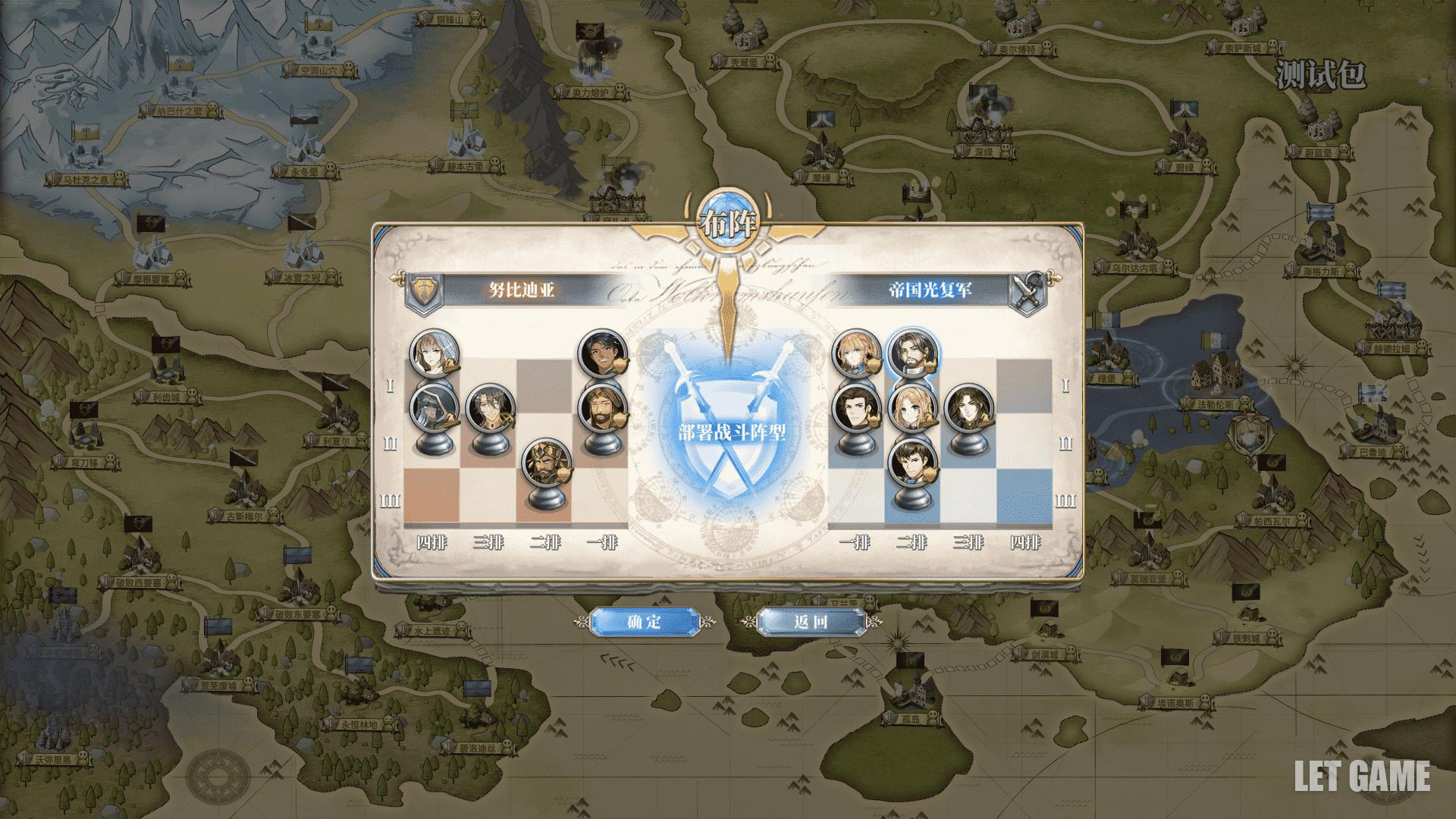Click the dark-skinned smiling man unit piece

(x=603, y=353)
